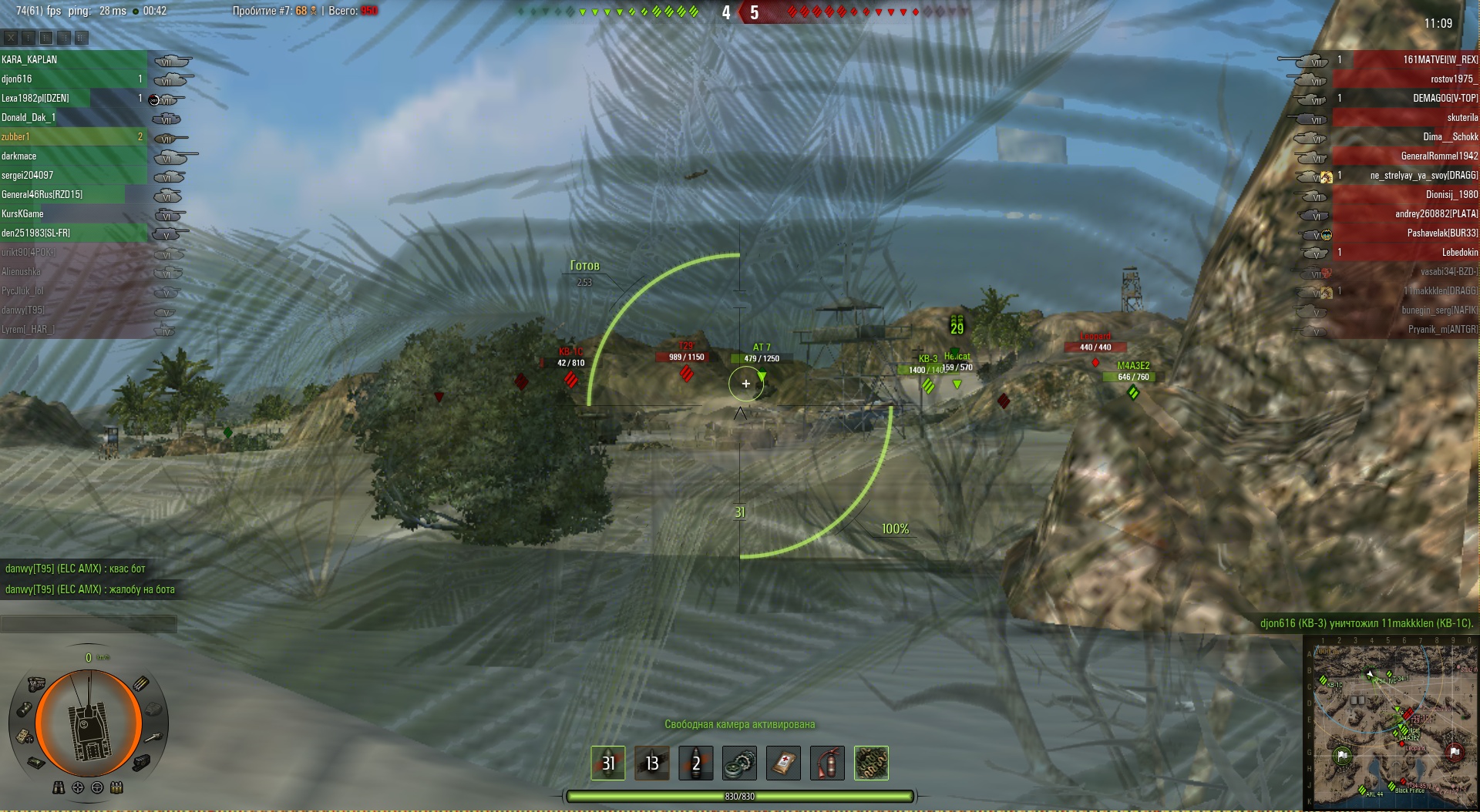Use the first aid kit consumable
This screenshot has height=812, width=1480.
[783, 763]
